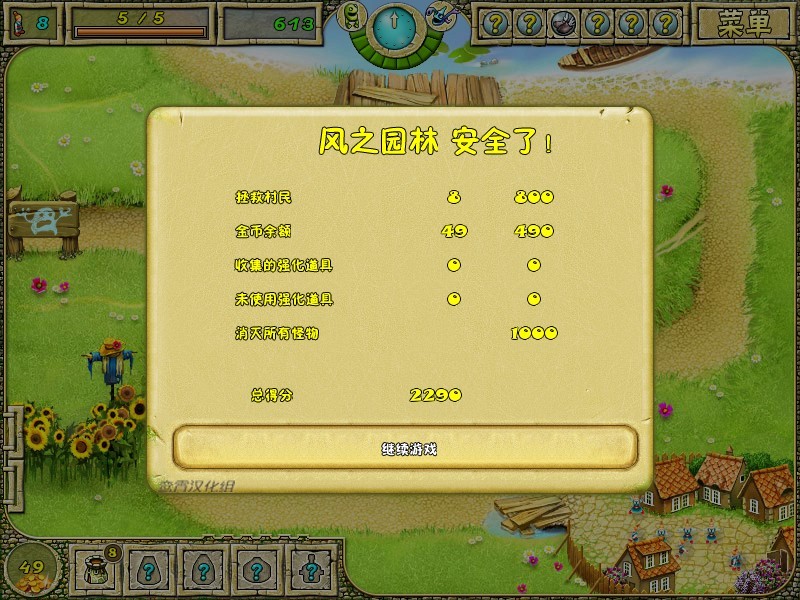Click the 继续游戏 continue button

(x=406, y=447)
